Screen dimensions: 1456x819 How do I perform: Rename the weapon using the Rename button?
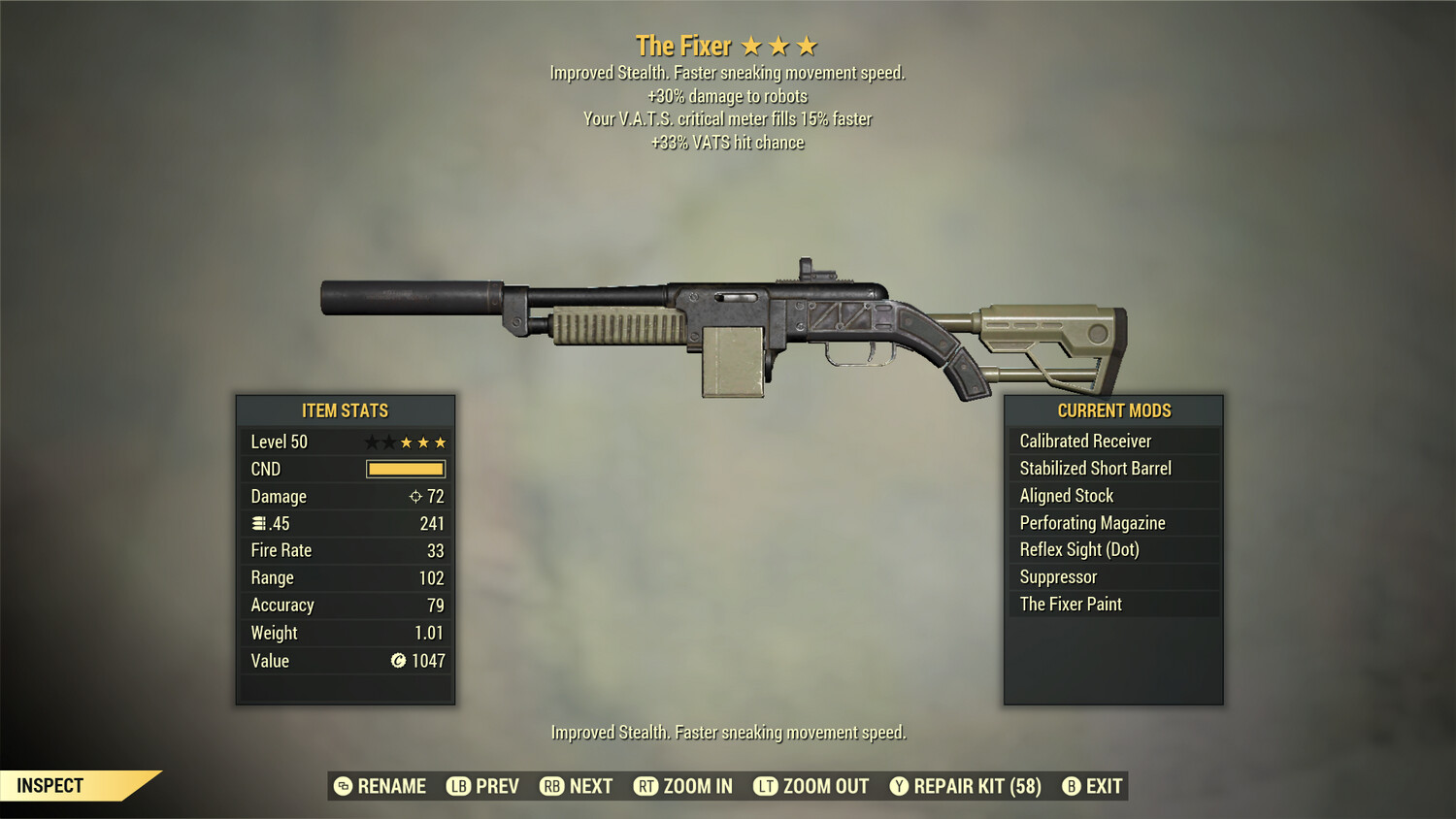point(381,786)
